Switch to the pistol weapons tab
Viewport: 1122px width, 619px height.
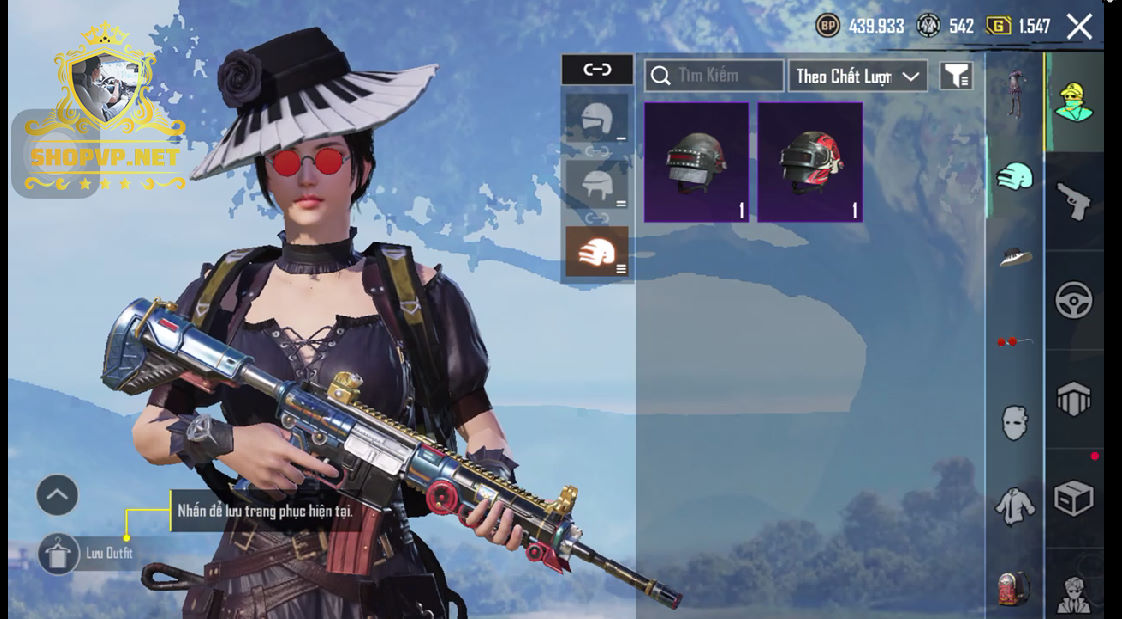click(x=1074, y=201)
